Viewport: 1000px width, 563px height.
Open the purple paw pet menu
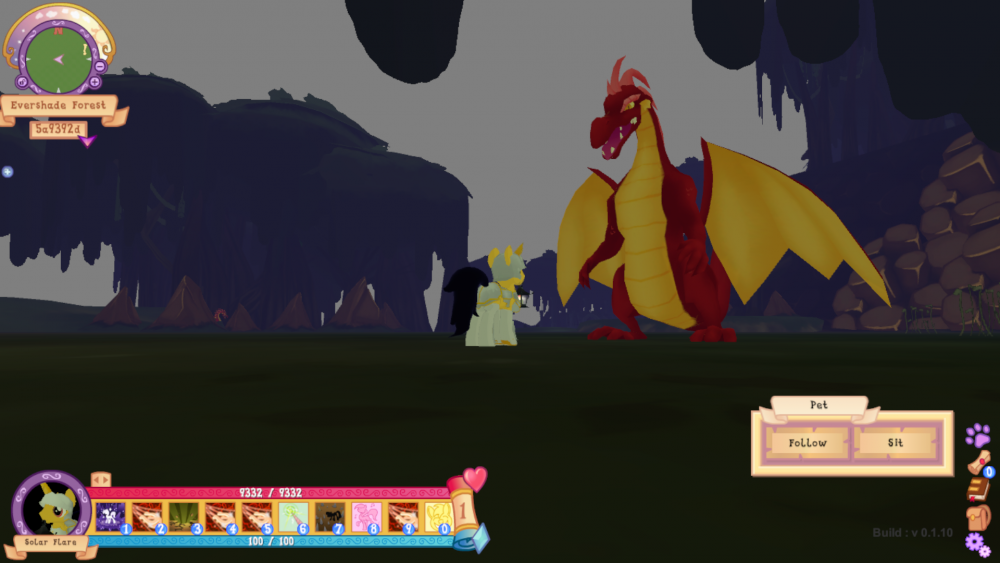pos(977,436)
